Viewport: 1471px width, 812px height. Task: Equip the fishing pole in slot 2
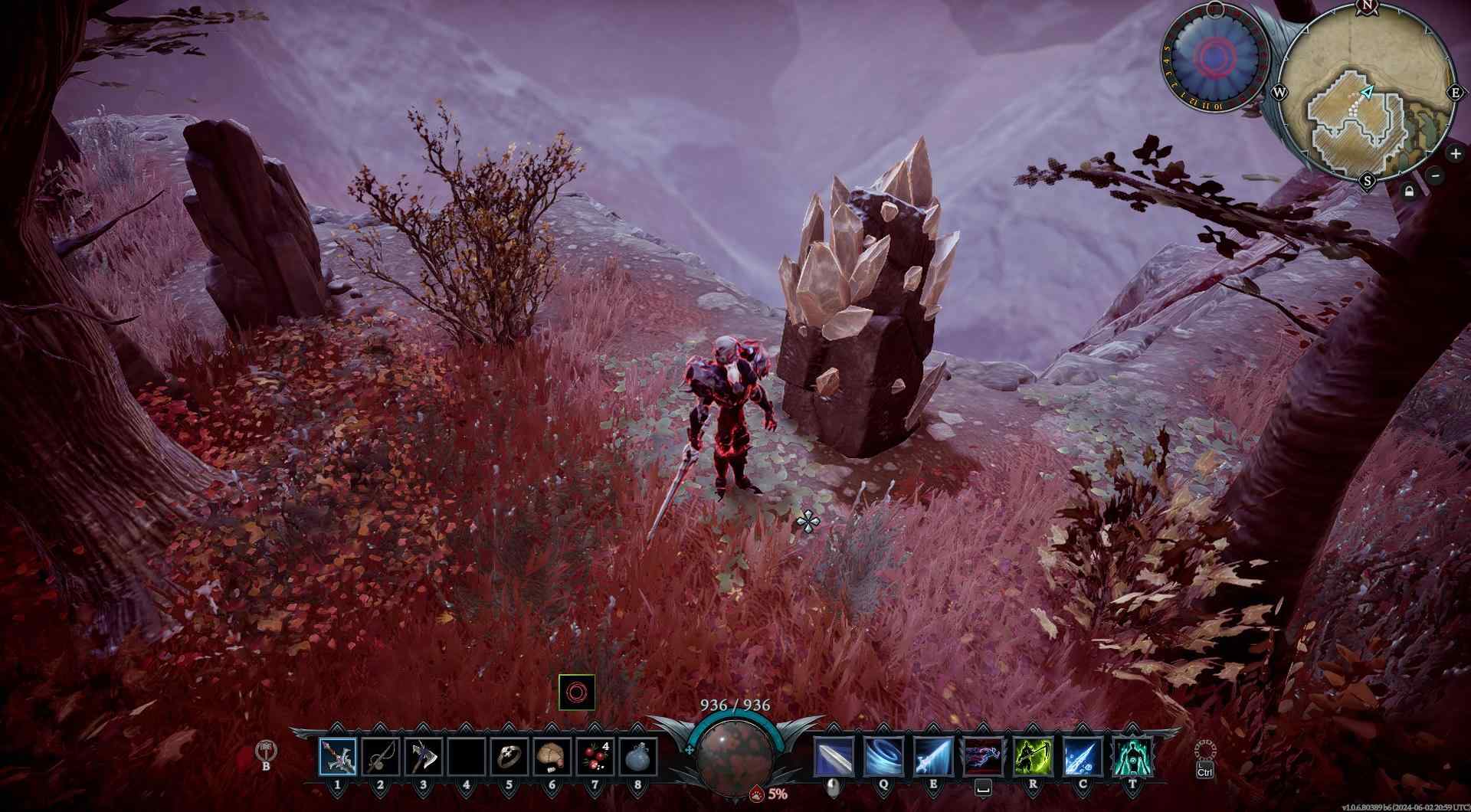coord(381,756)
